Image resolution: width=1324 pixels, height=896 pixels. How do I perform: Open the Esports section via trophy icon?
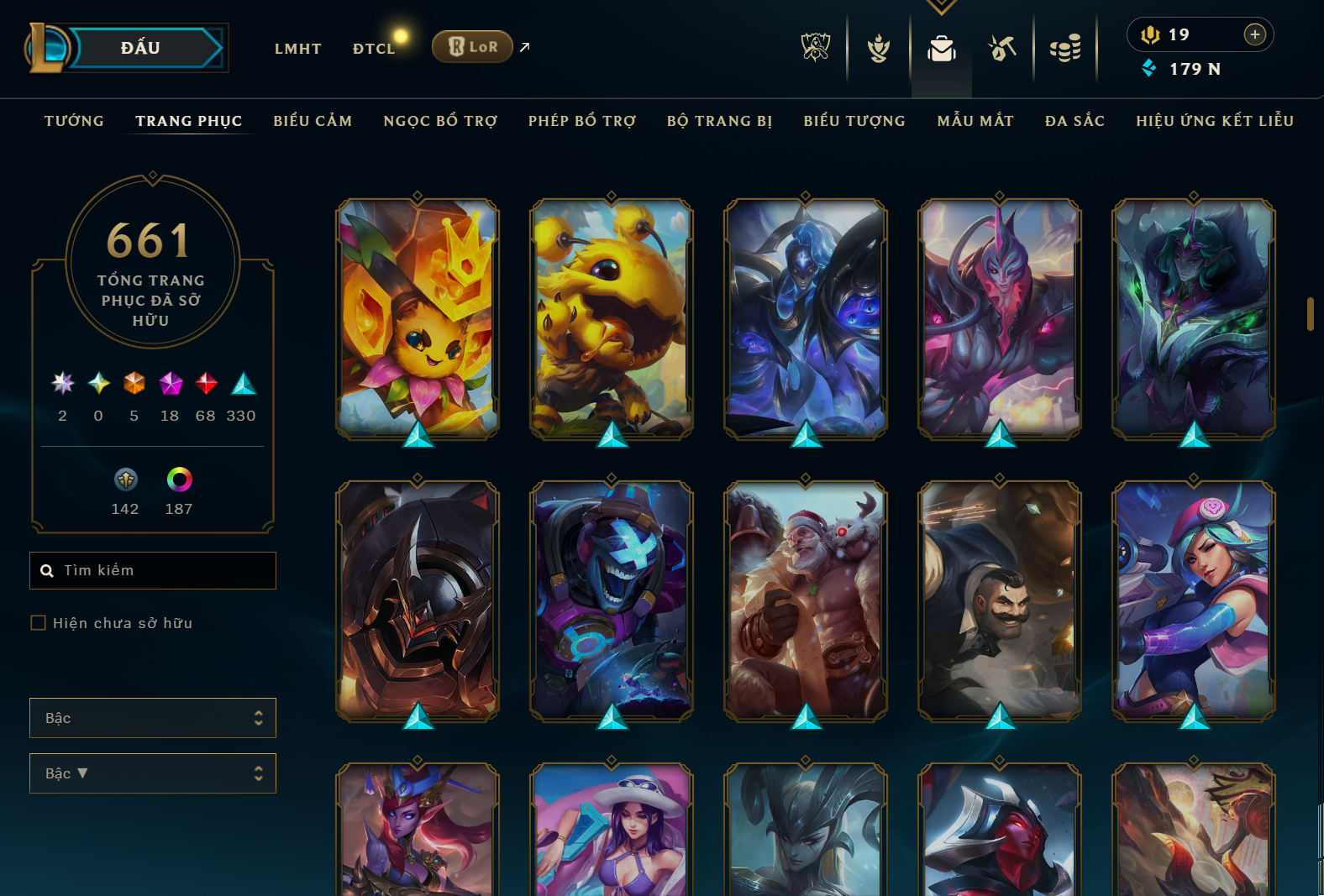coord(813,49)
